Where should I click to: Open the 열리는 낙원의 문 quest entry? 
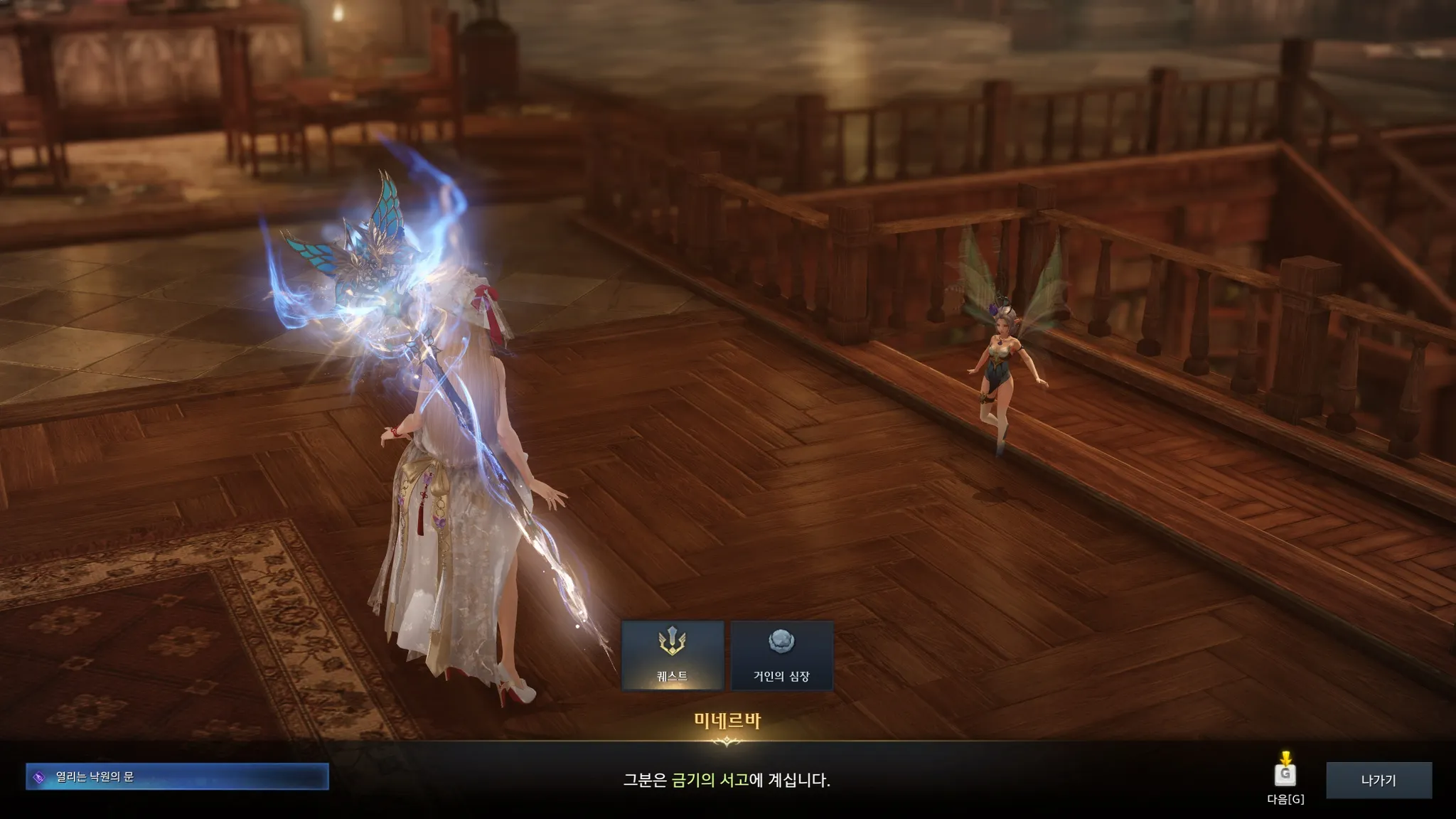pos(177,776)
